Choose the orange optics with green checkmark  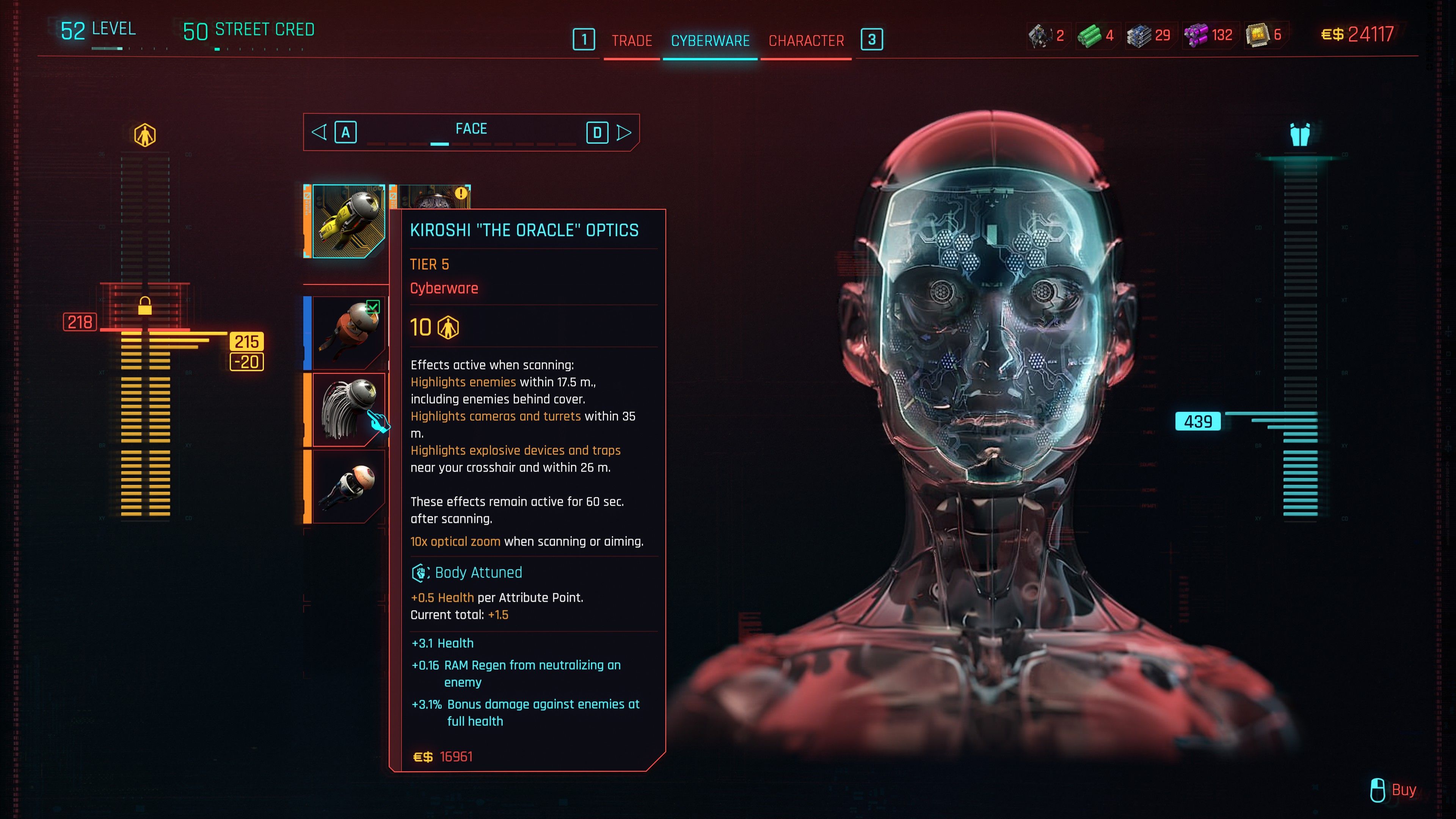pos(347,333)
